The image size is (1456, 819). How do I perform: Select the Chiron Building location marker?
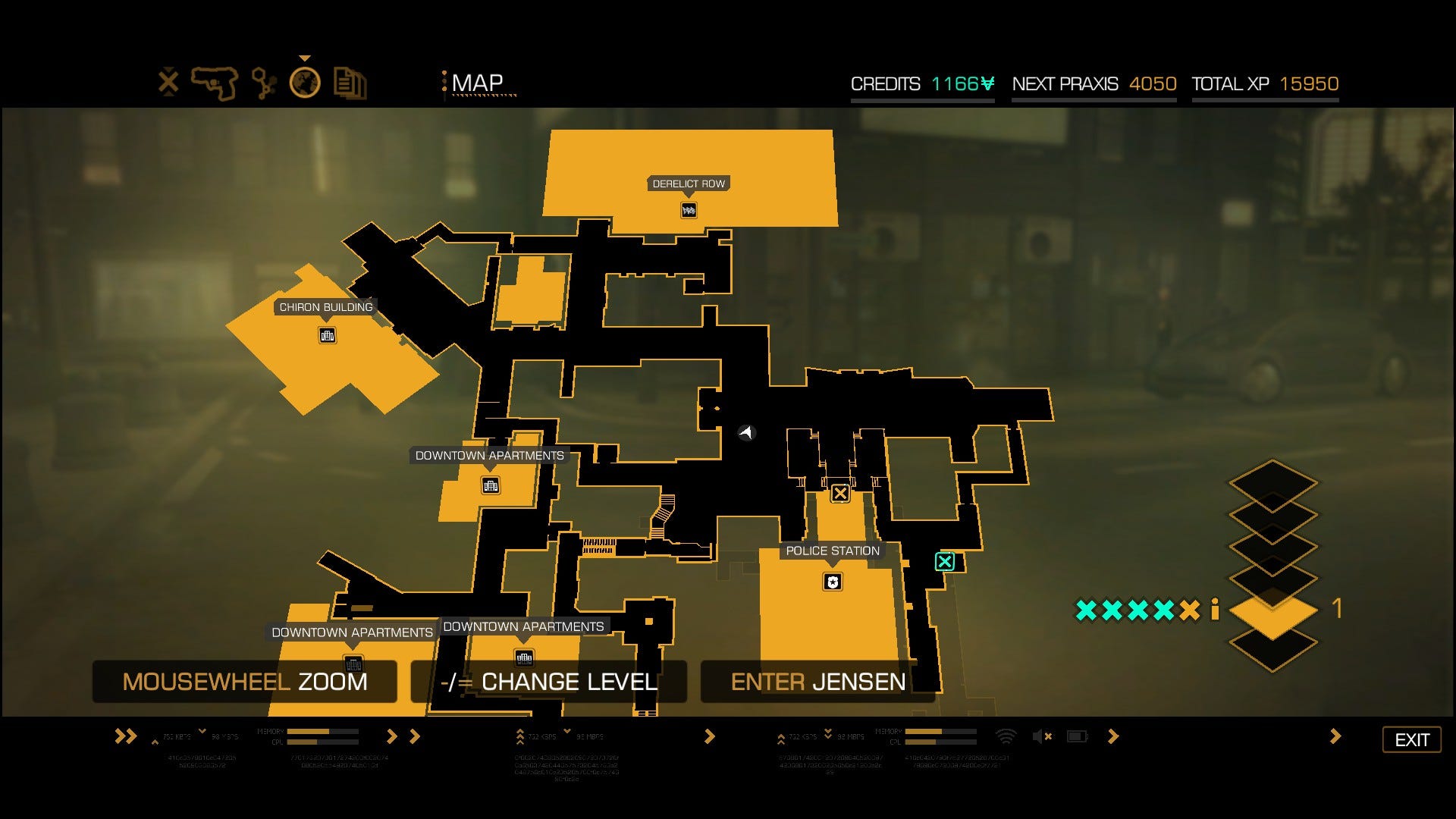327,335
